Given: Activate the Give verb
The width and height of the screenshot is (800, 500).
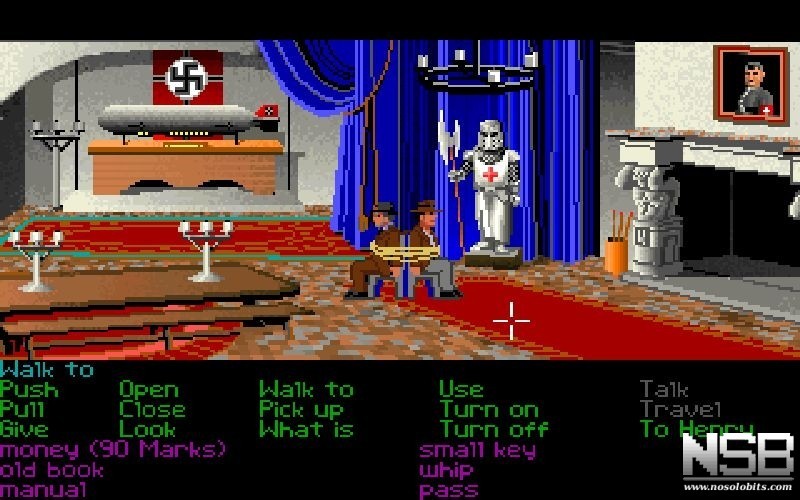Looking at the screenshot, I should 25,430.
